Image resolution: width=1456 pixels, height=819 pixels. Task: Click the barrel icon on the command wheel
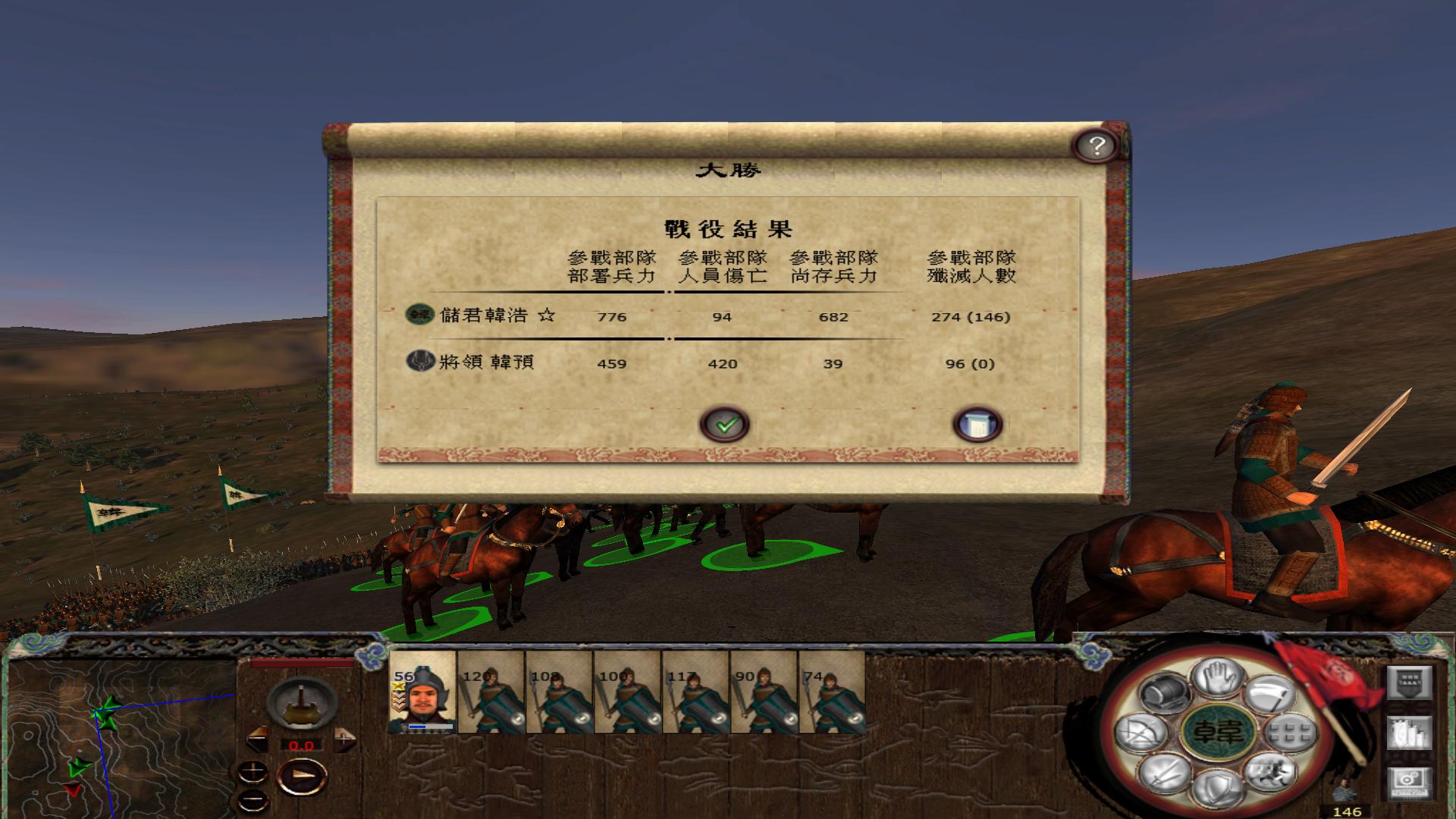click(x=1163, y=694)
